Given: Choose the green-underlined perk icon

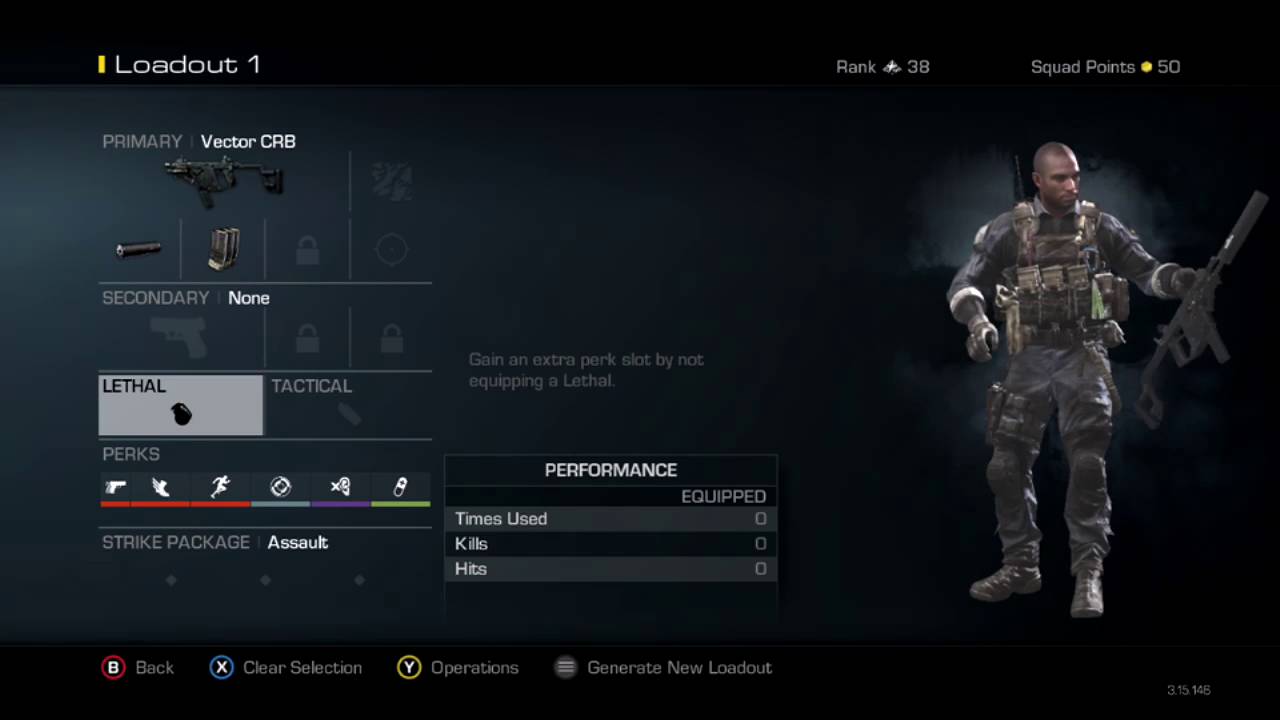Looking at the screenshot, I should click(400, 487).
